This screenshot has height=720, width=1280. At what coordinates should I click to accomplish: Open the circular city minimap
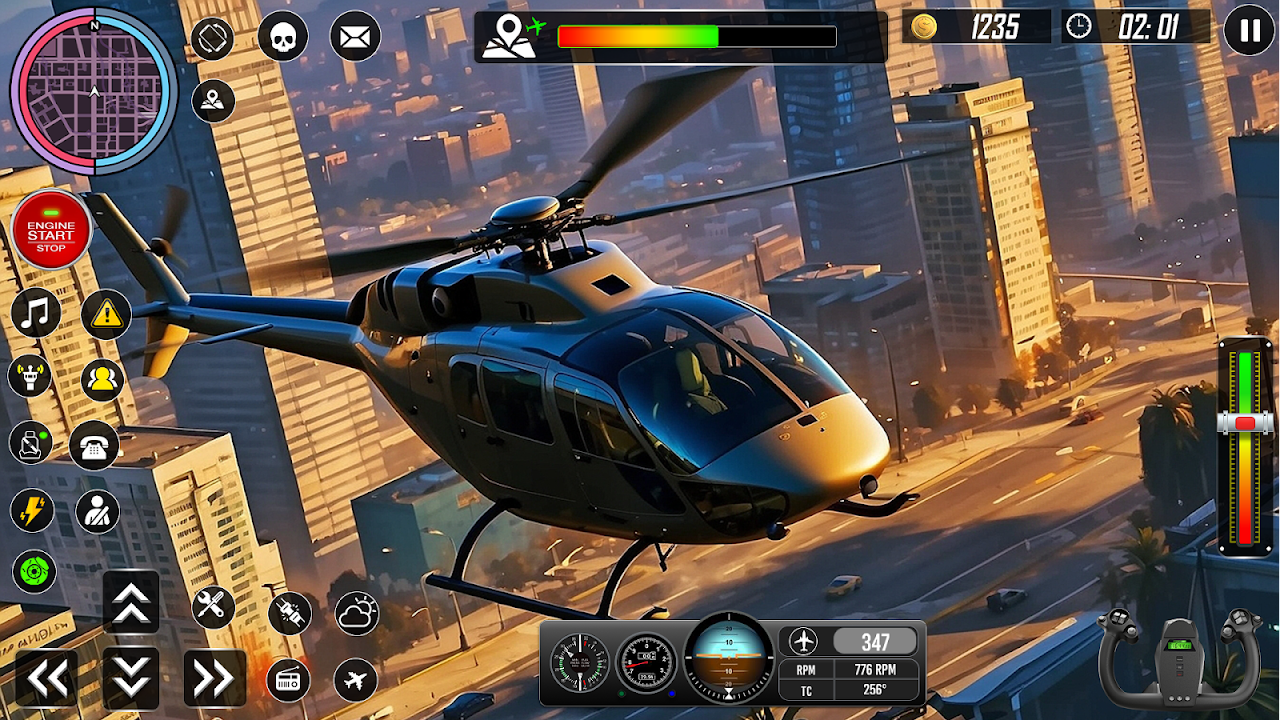click(x=94, y=91)
